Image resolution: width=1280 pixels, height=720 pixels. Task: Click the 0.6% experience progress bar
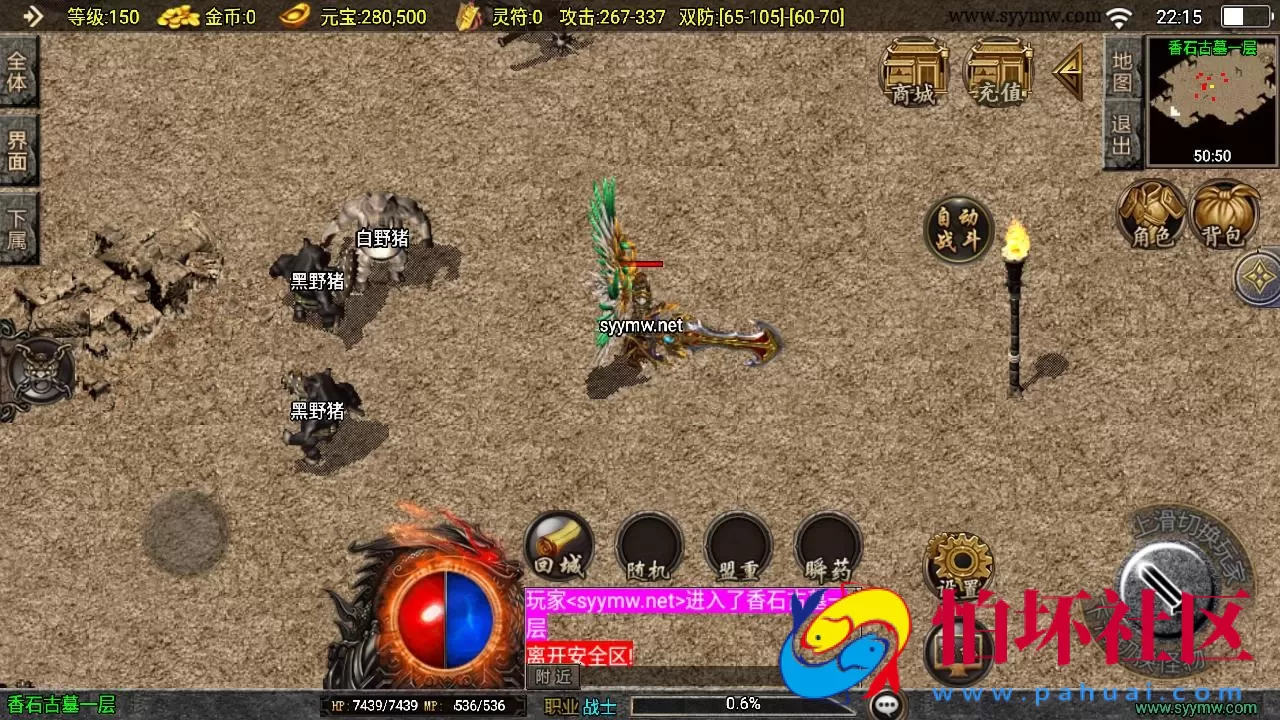click(x=740, y=703)
